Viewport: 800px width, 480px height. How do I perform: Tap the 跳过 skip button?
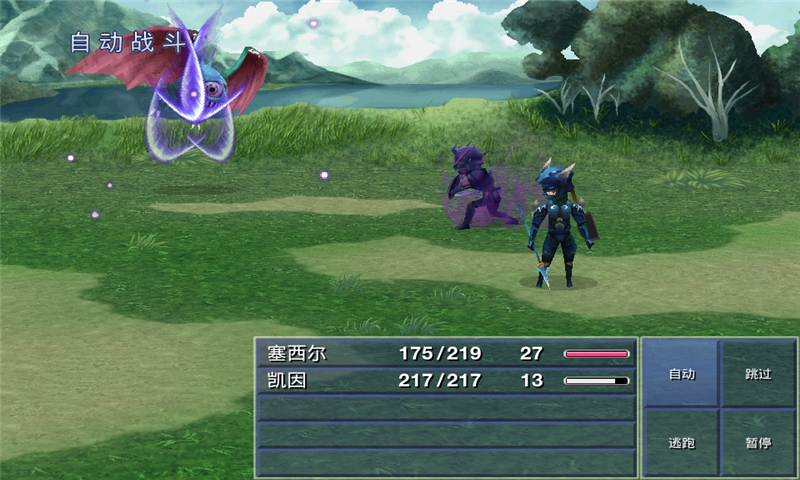point(758,374)
